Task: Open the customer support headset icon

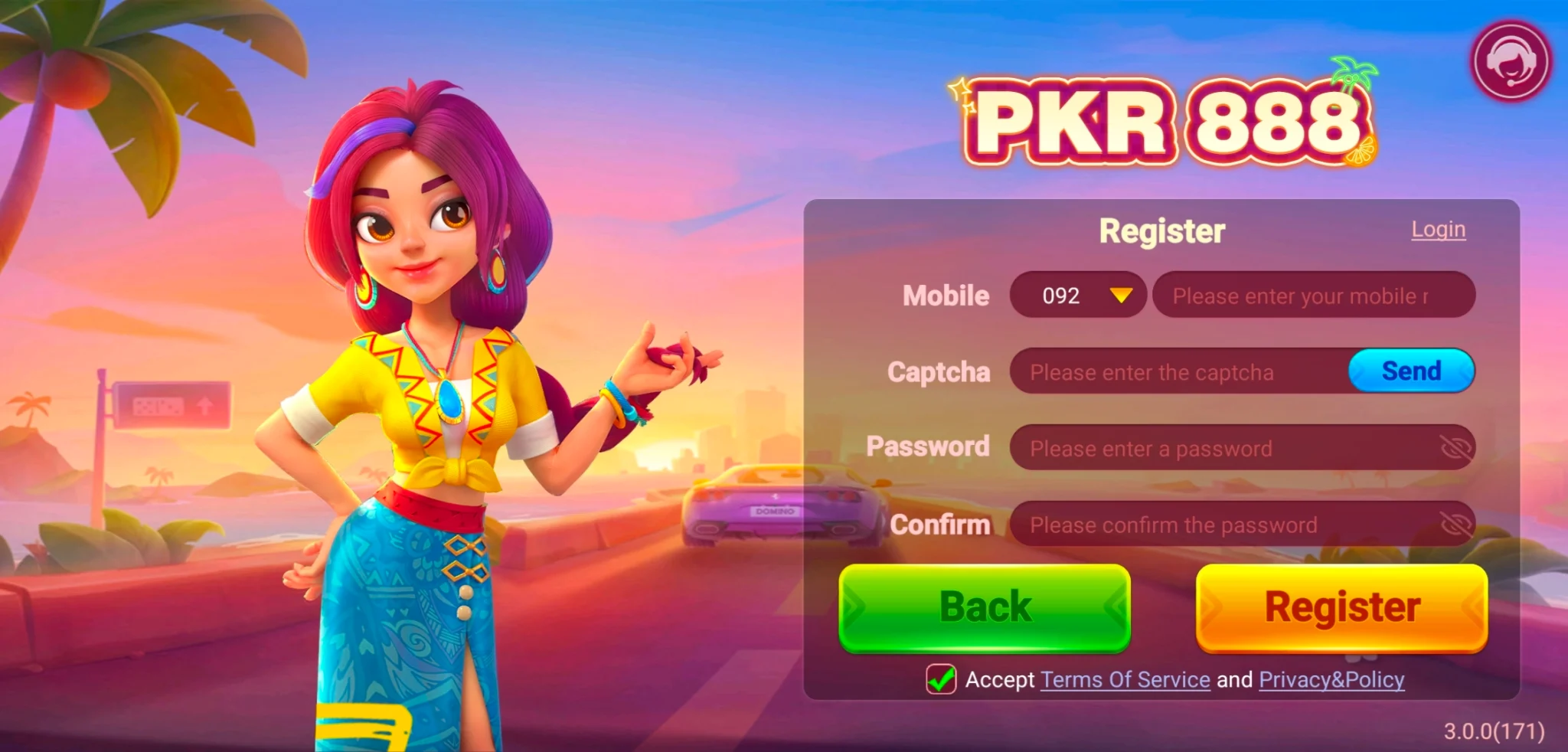Action: 1510,61
